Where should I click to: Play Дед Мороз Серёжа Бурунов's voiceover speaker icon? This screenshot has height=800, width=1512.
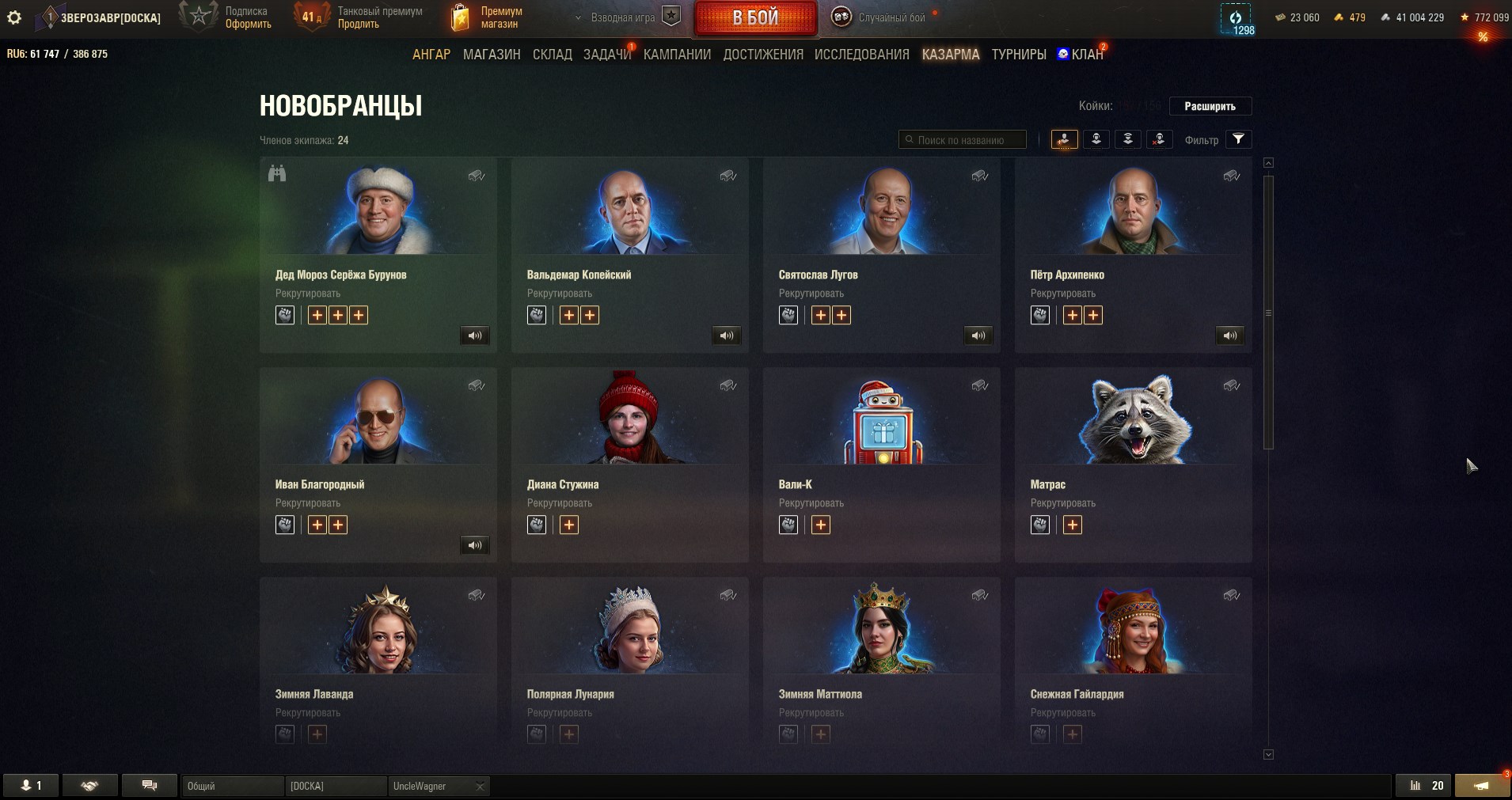476,336
